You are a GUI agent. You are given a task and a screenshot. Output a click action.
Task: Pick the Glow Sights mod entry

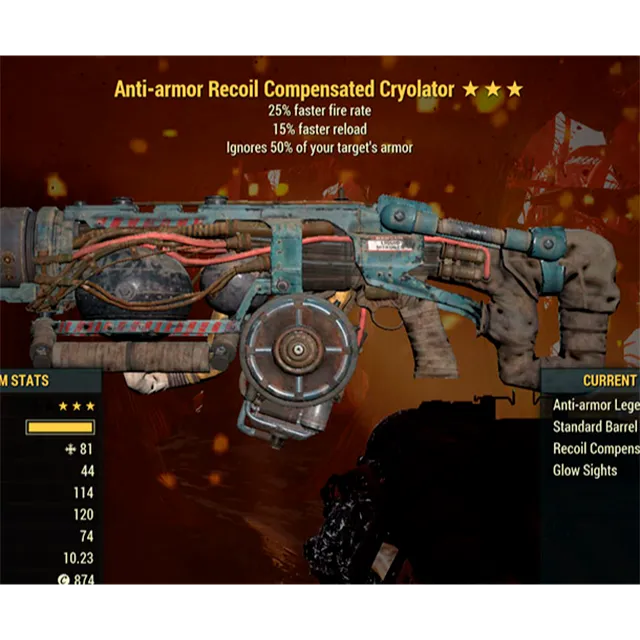pos(586,470)
